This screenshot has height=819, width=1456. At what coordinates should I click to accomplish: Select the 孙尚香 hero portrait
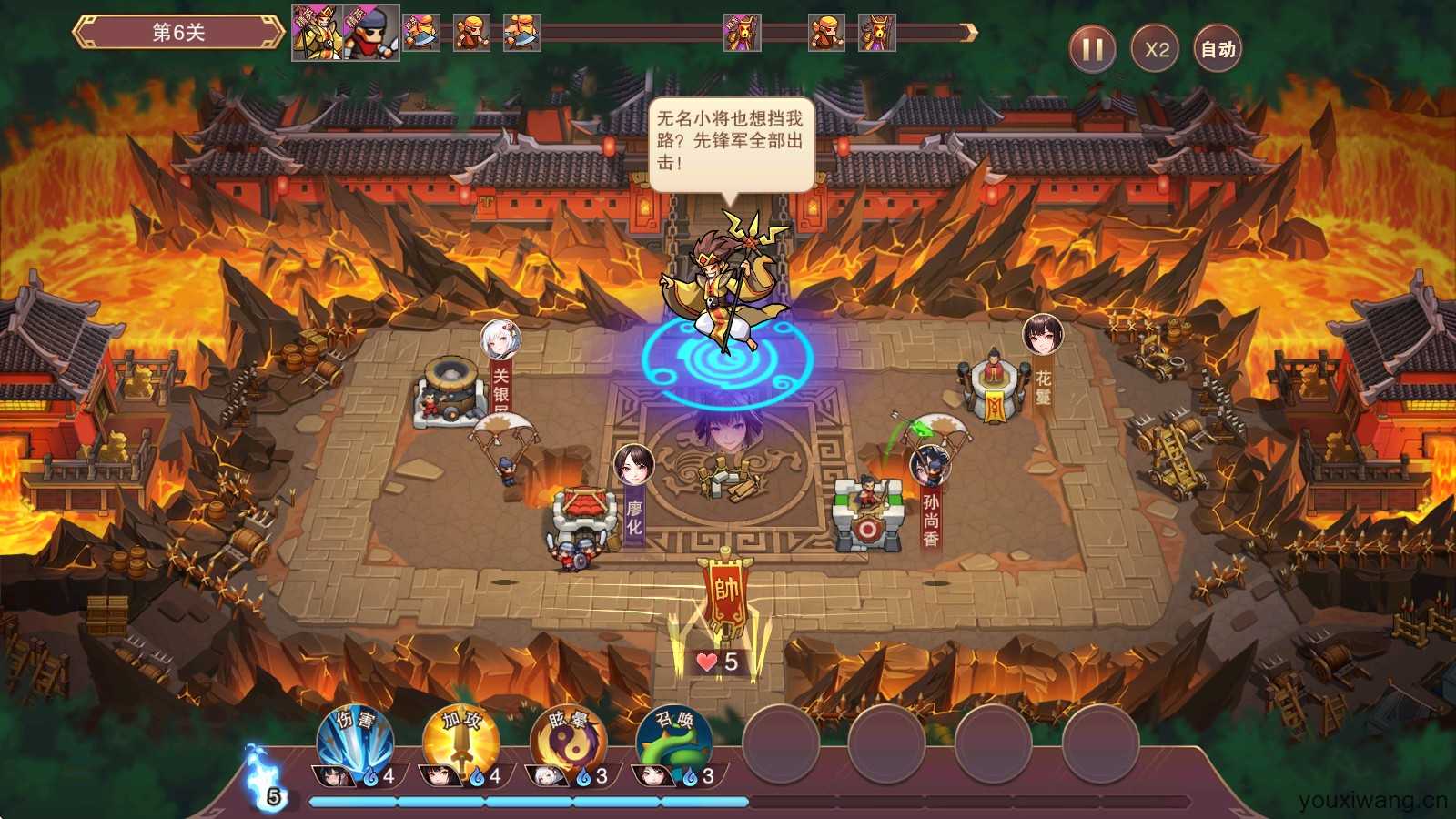930,465
